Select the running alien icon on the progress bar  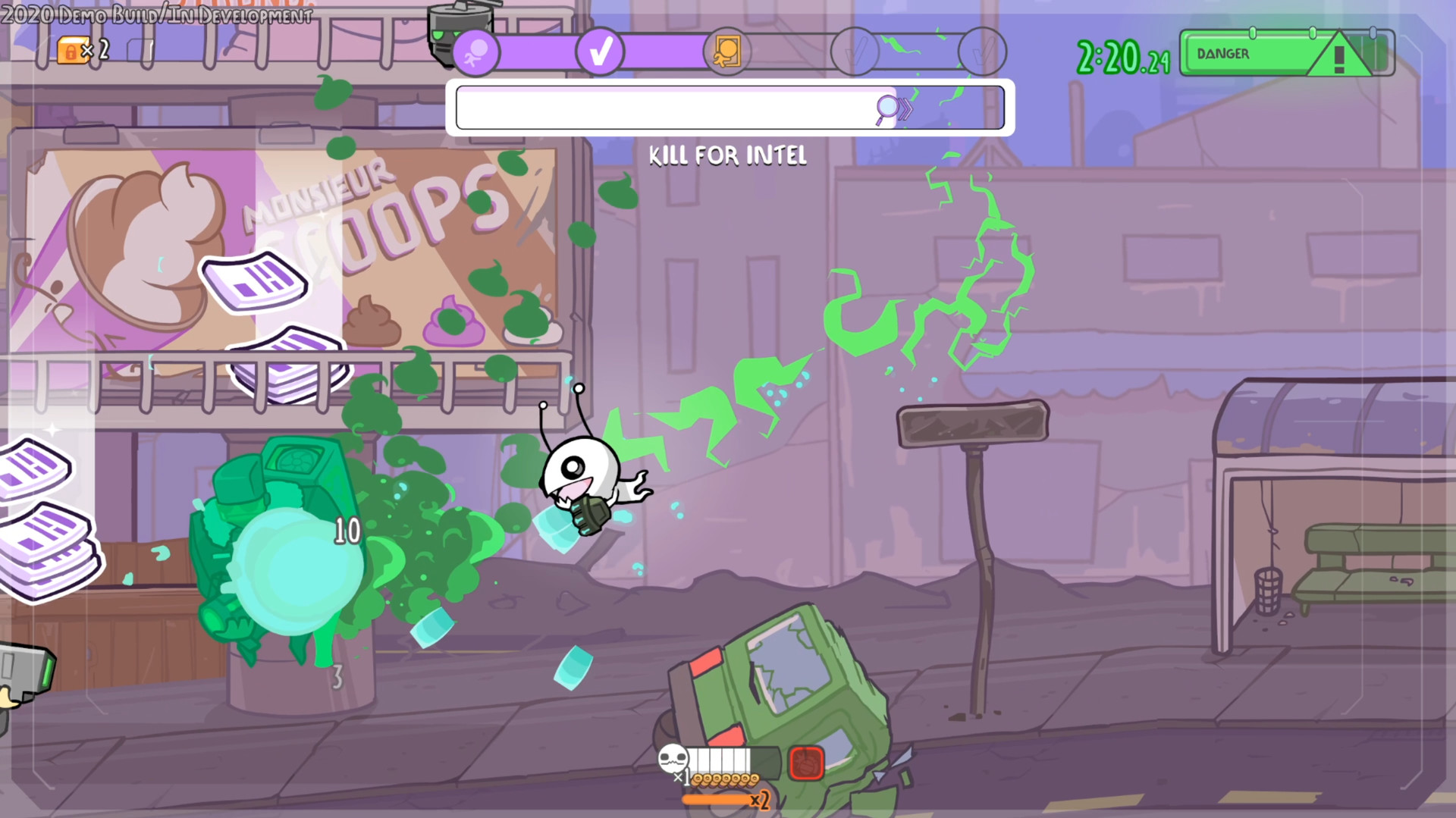(478, 53)
